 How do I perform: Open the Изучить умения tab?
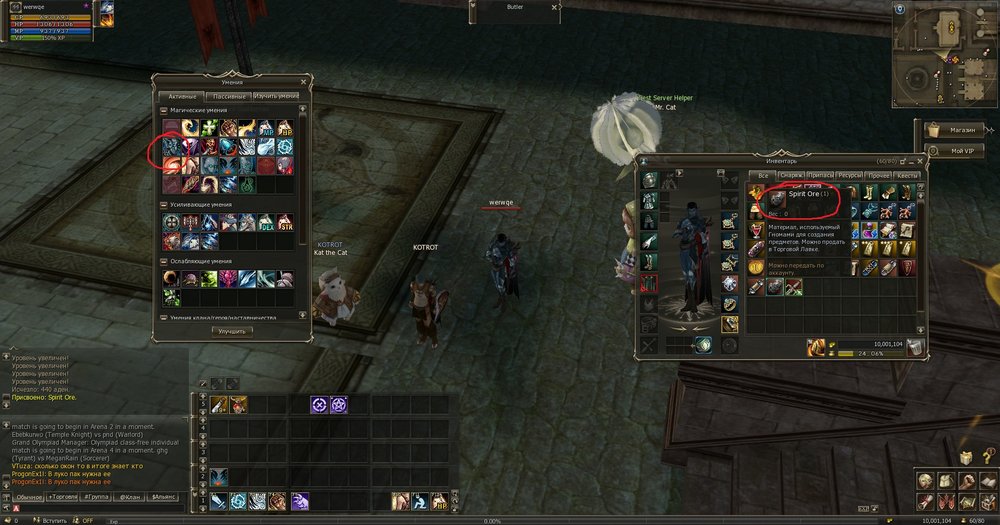coord(276,95)
